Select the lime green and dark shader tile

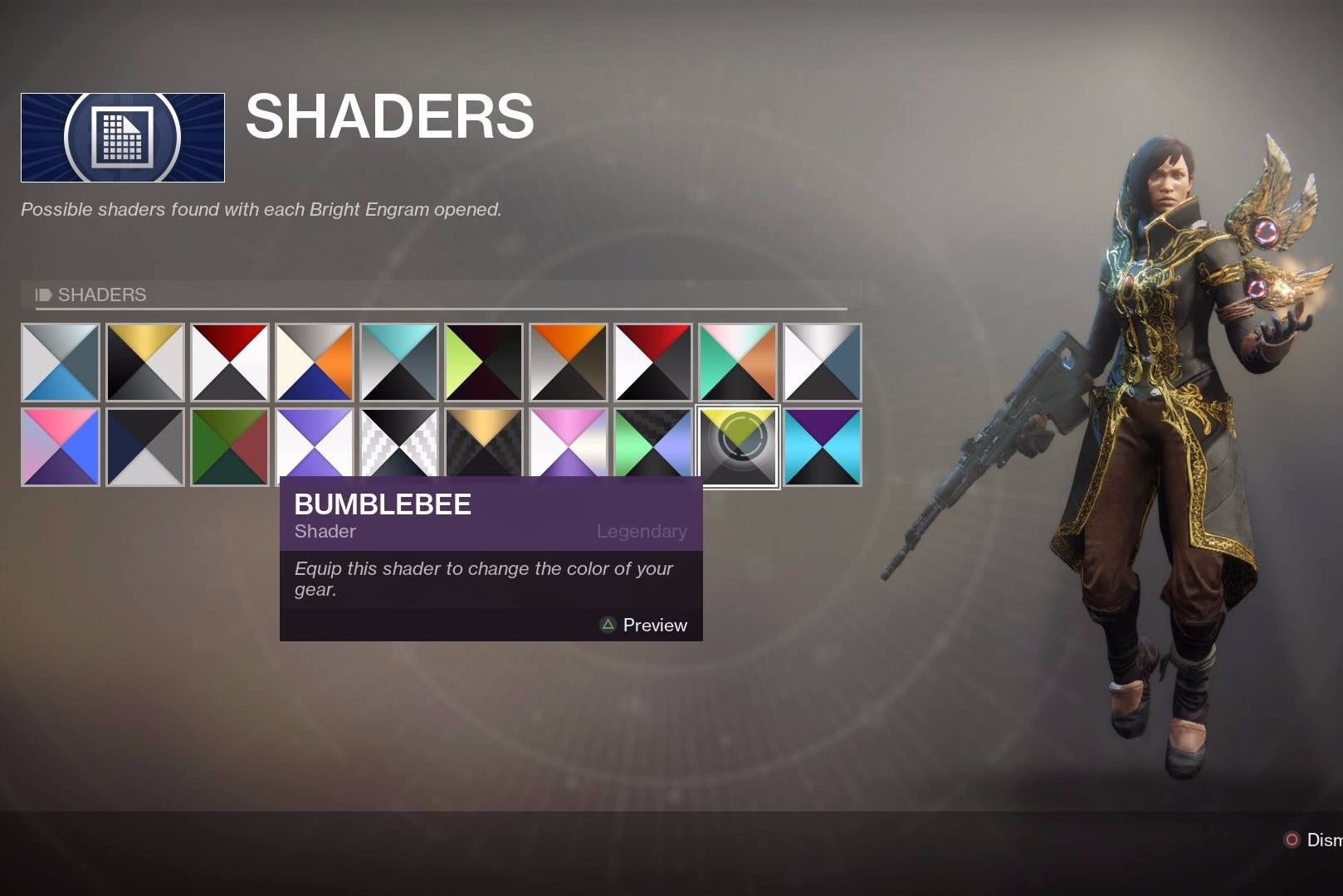click(x=484, y=363)
